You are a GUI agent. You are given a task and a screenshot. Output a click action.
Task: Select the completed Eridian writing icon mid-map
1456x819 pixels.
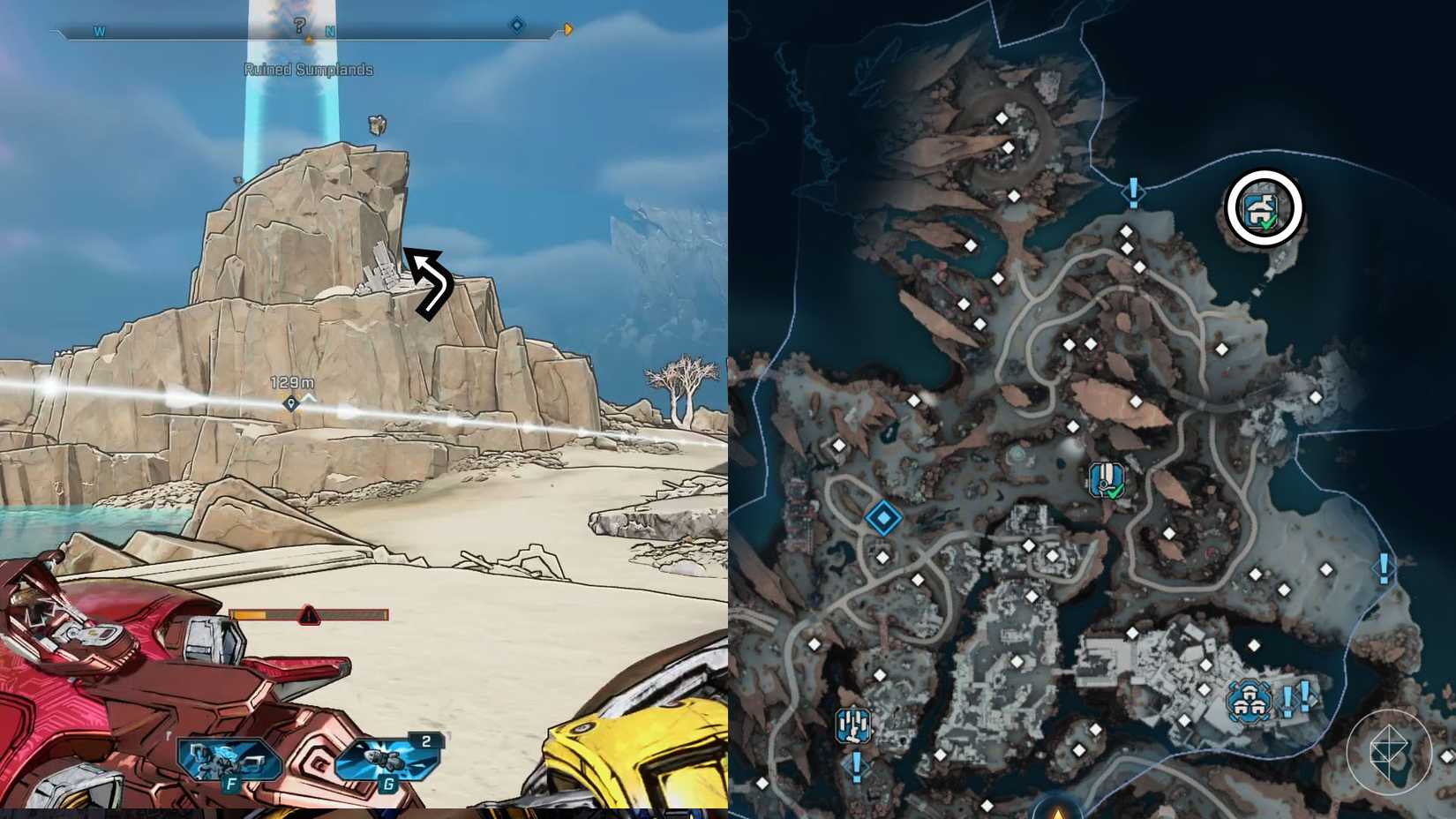tap(1104, 479)
